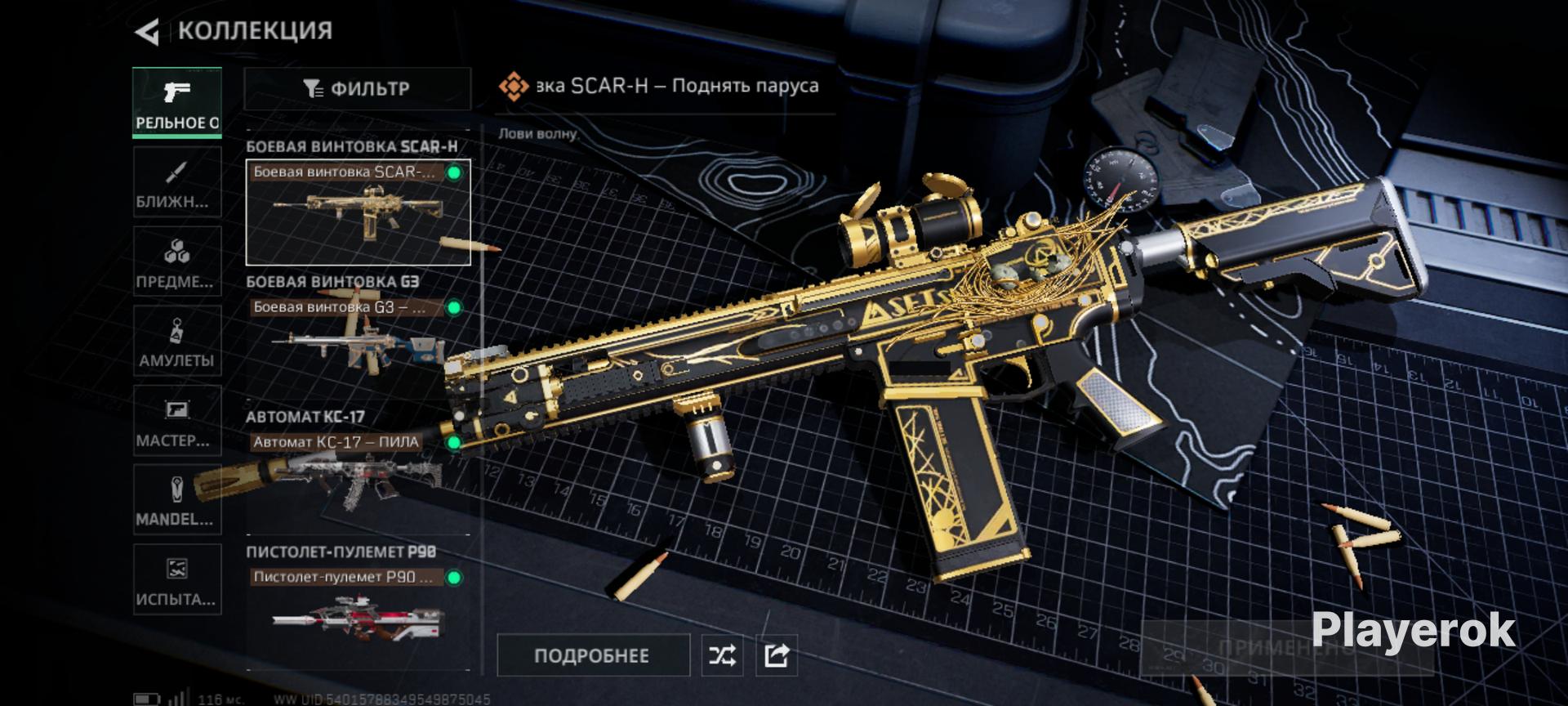Image resolution: width=1568 pixels, height=706 pixels.
Task: Open Подробнее details for the skin
Action: coord(593,655)
